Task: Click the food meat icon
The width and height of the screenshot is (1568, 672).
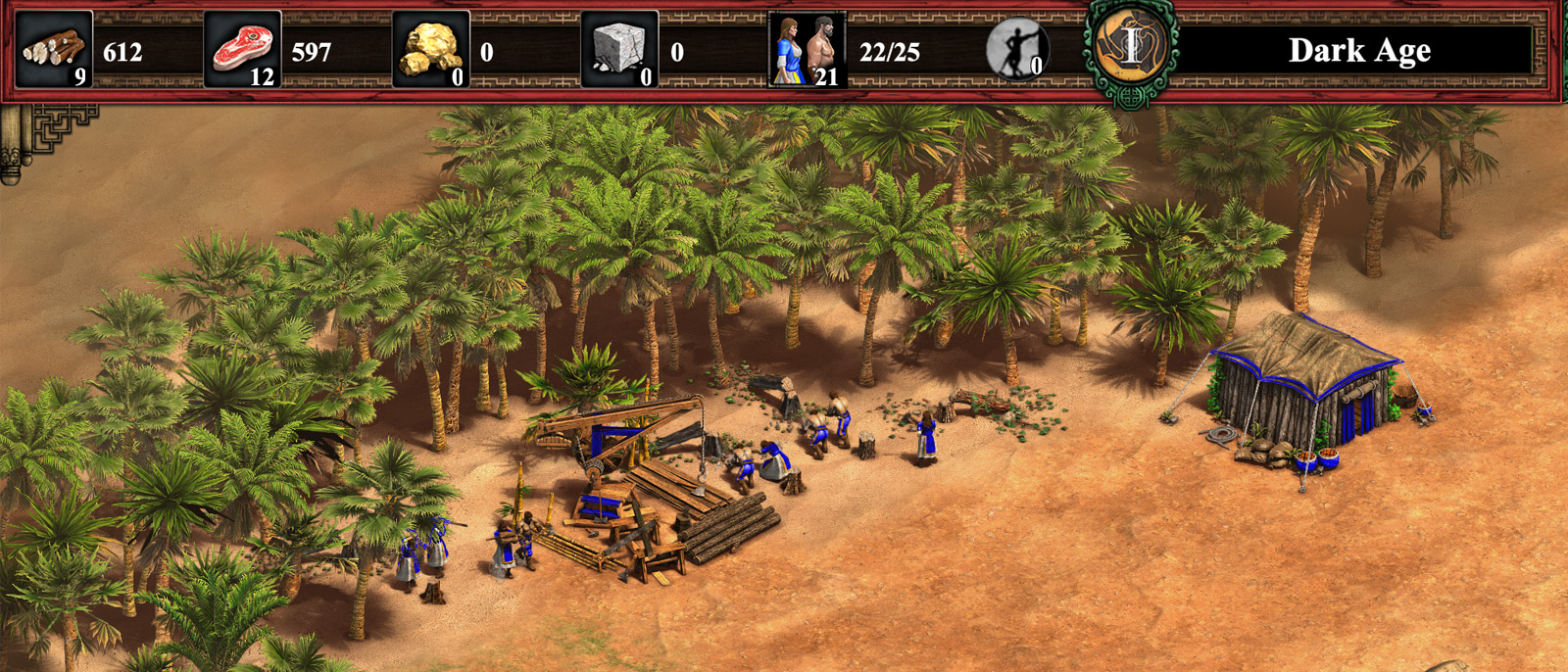Action: (242, 49)
